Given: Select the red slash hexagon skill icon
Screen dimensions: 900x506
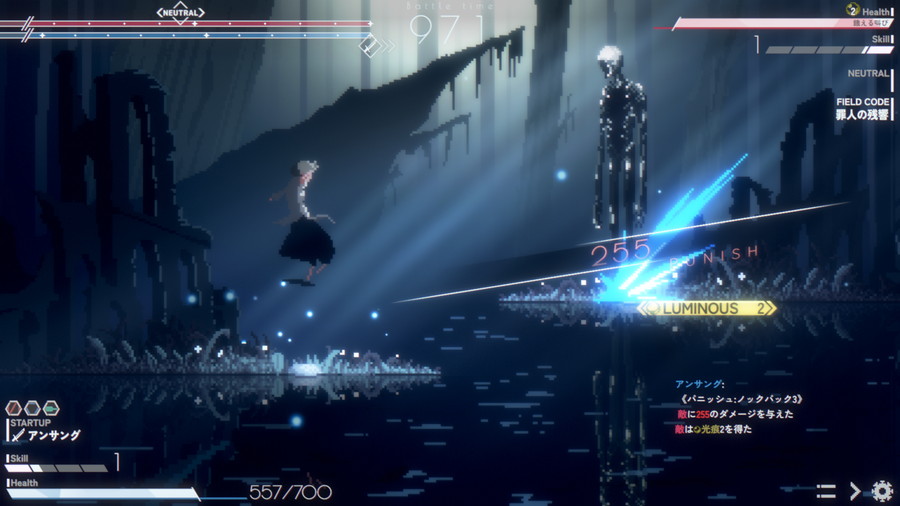Looking at the screenshot, I should (x=14, y=408).
